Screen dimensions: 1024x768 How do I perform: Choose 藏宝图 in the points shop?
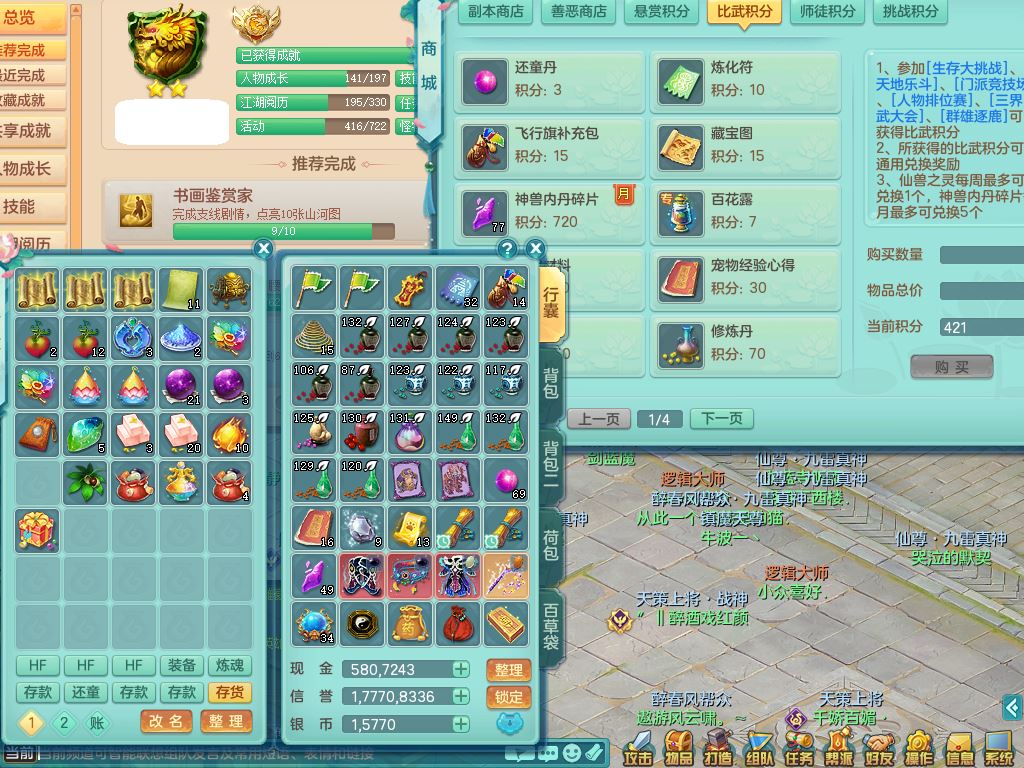pyautogui.click(x=749, y=146)
